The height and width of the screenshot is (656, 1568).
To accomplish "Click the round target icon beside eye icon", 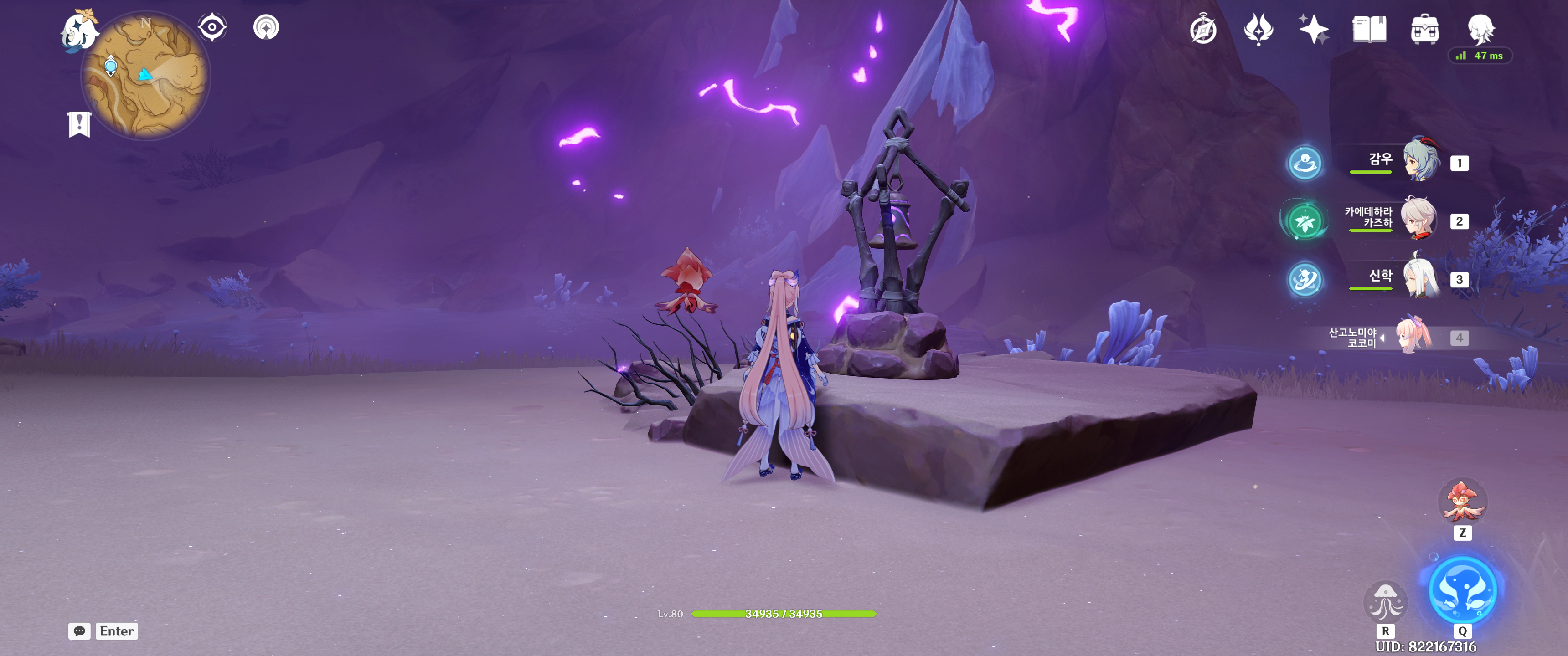I will 266,27.
